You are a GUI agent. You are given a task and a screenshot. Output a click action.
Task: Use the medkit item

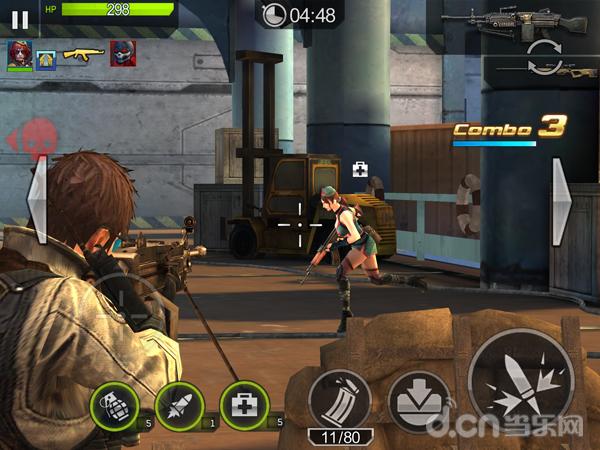(x=244, y=407)
